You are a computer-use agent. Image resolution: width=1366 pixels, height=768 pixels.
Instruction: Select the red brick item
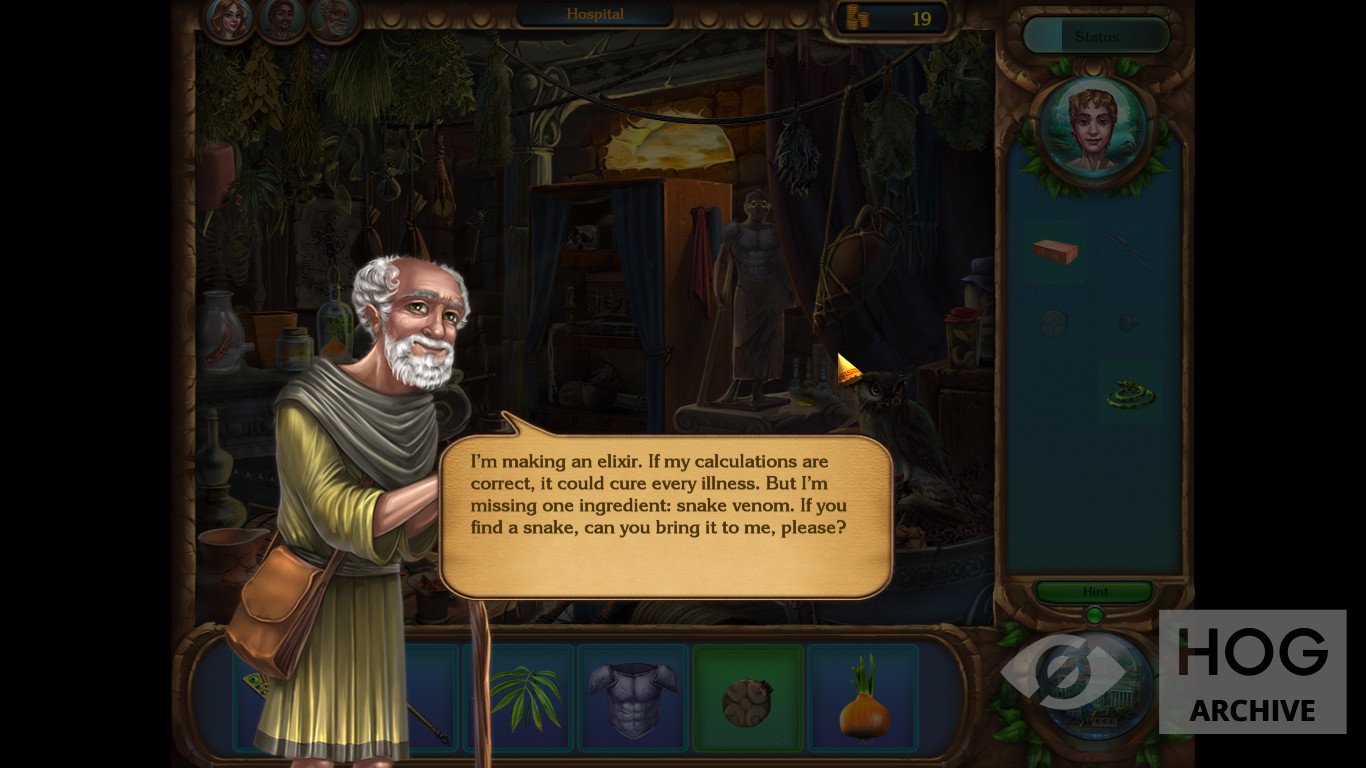(1055, 251)
